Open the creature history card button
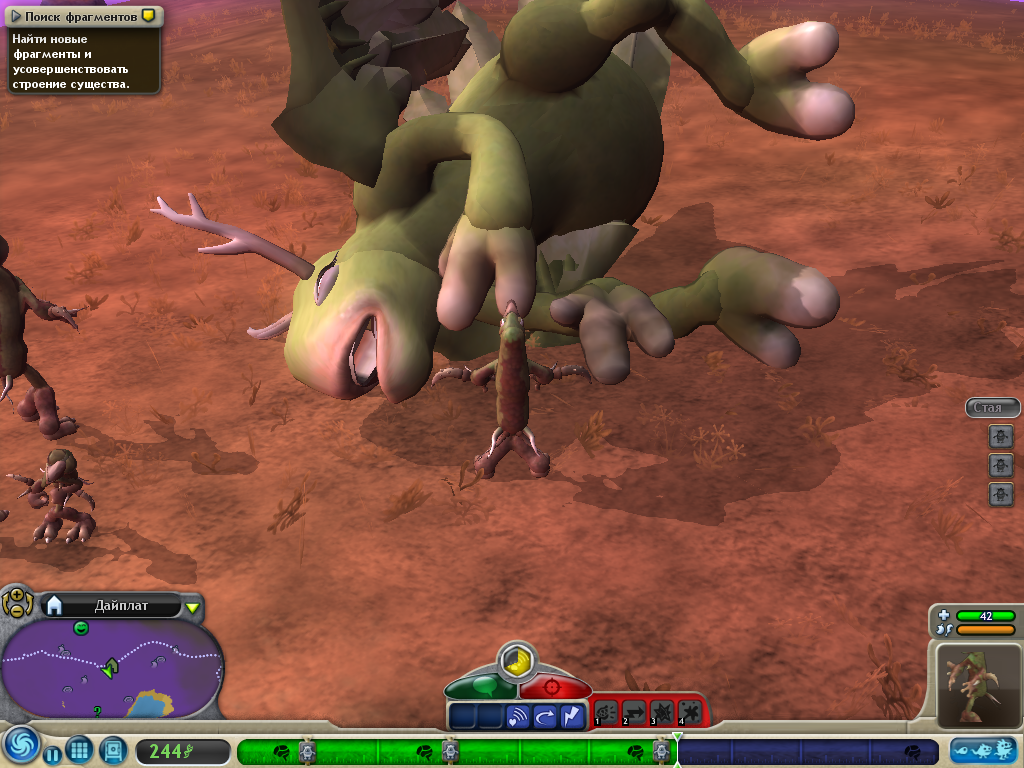Viewport: 1024px width, 768px height. point(113,749)
